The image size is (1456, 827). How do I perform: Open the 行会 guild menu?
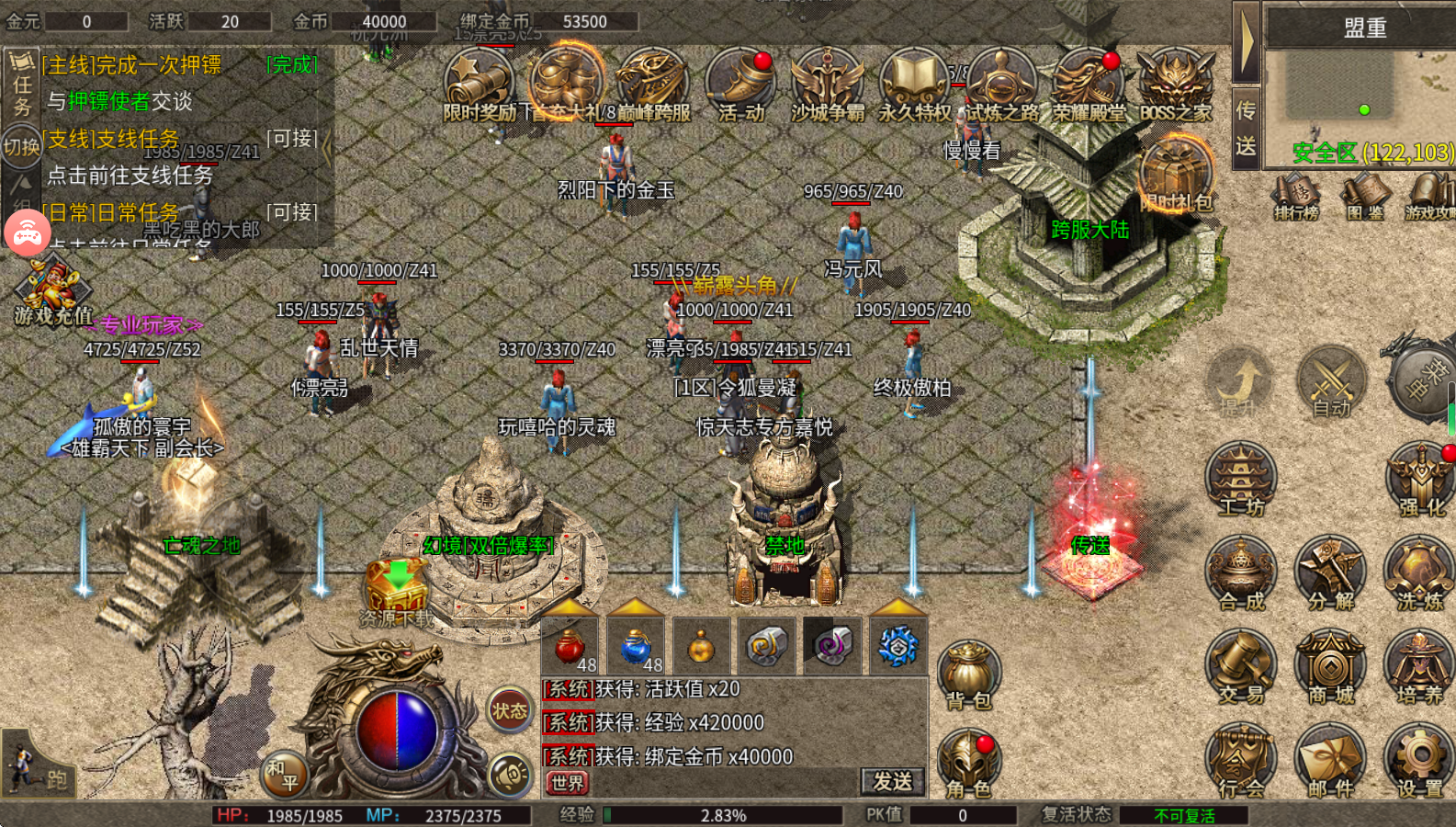coord(1241,759)
